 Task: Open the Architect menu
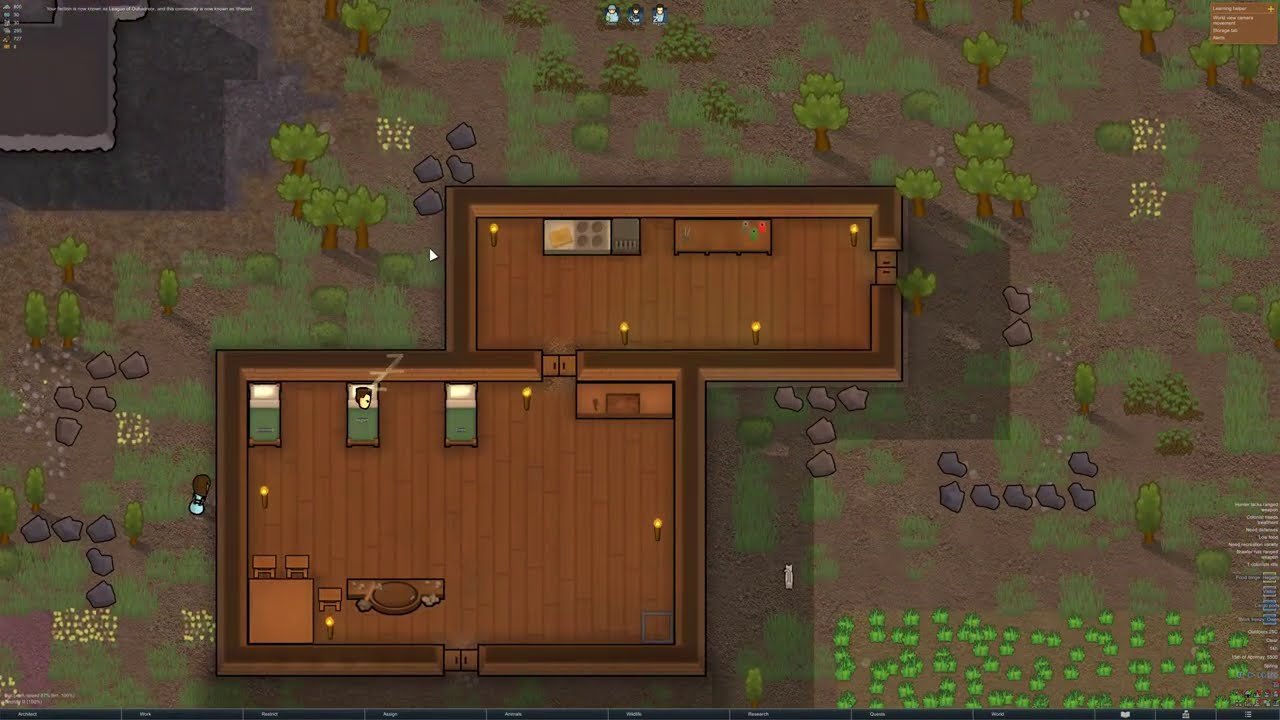28,714
